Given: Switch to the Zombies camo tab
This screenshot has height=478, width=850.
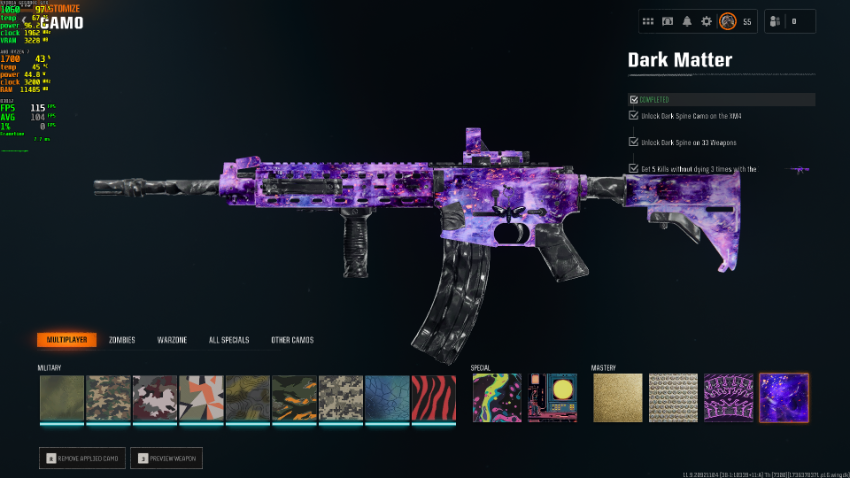Looking at the screenshot, I should pyautogui.click(x=122, y=340).
